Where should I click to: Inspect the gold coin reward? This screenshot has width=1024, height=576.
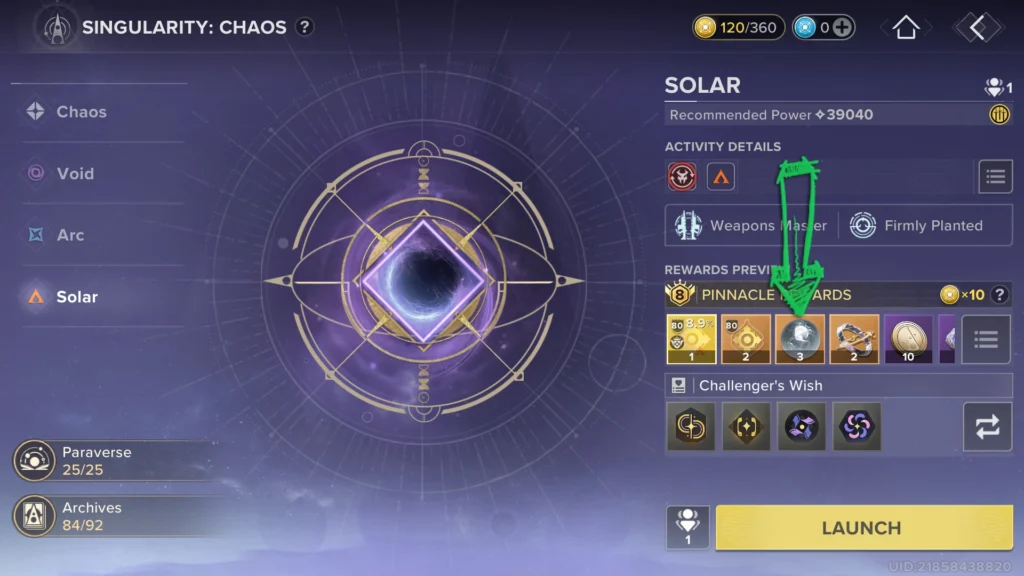[908, 339]
